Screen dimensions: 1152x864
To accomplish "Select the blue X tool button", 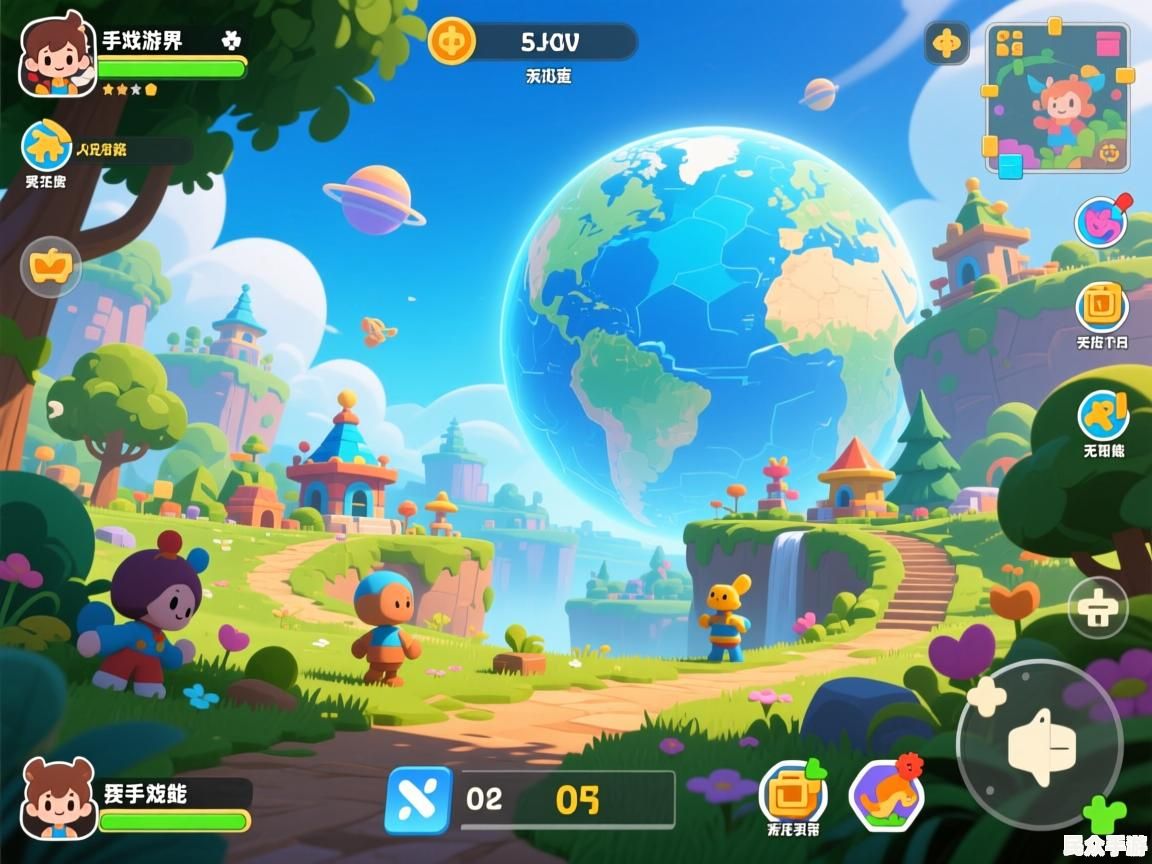I will pyautogui.click(x=418, y=800).
